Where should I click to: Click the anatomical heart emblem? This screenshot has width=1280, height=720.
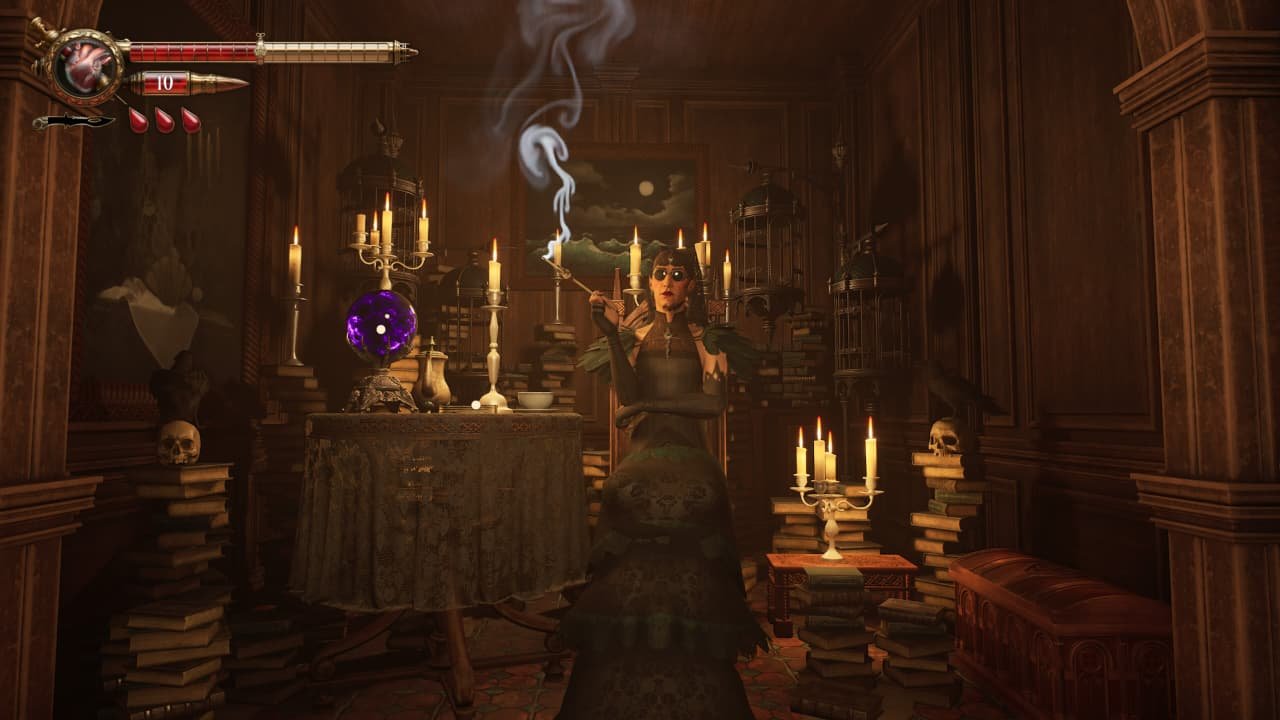pos(82,65)
